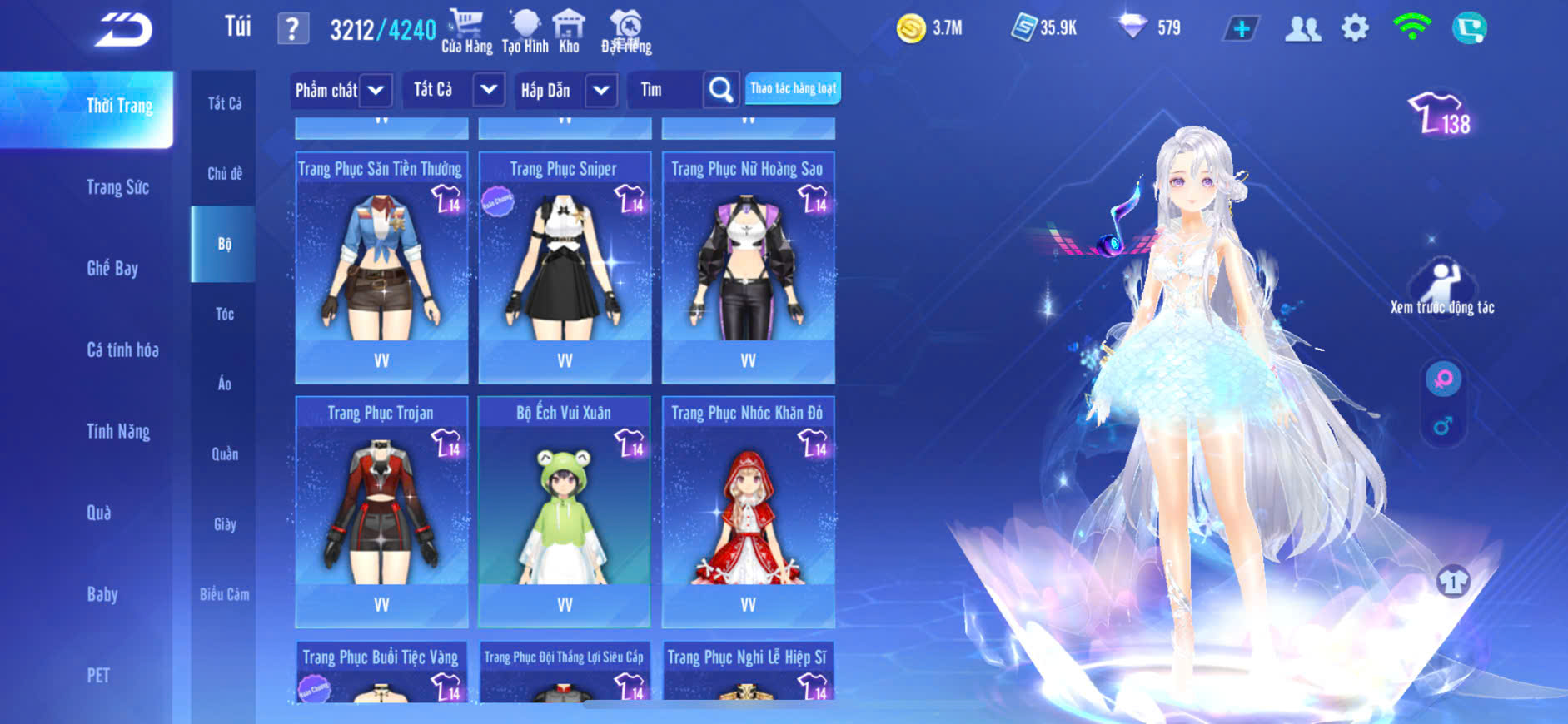
Task: Open the question mark help button
Action: coord(292,30)
